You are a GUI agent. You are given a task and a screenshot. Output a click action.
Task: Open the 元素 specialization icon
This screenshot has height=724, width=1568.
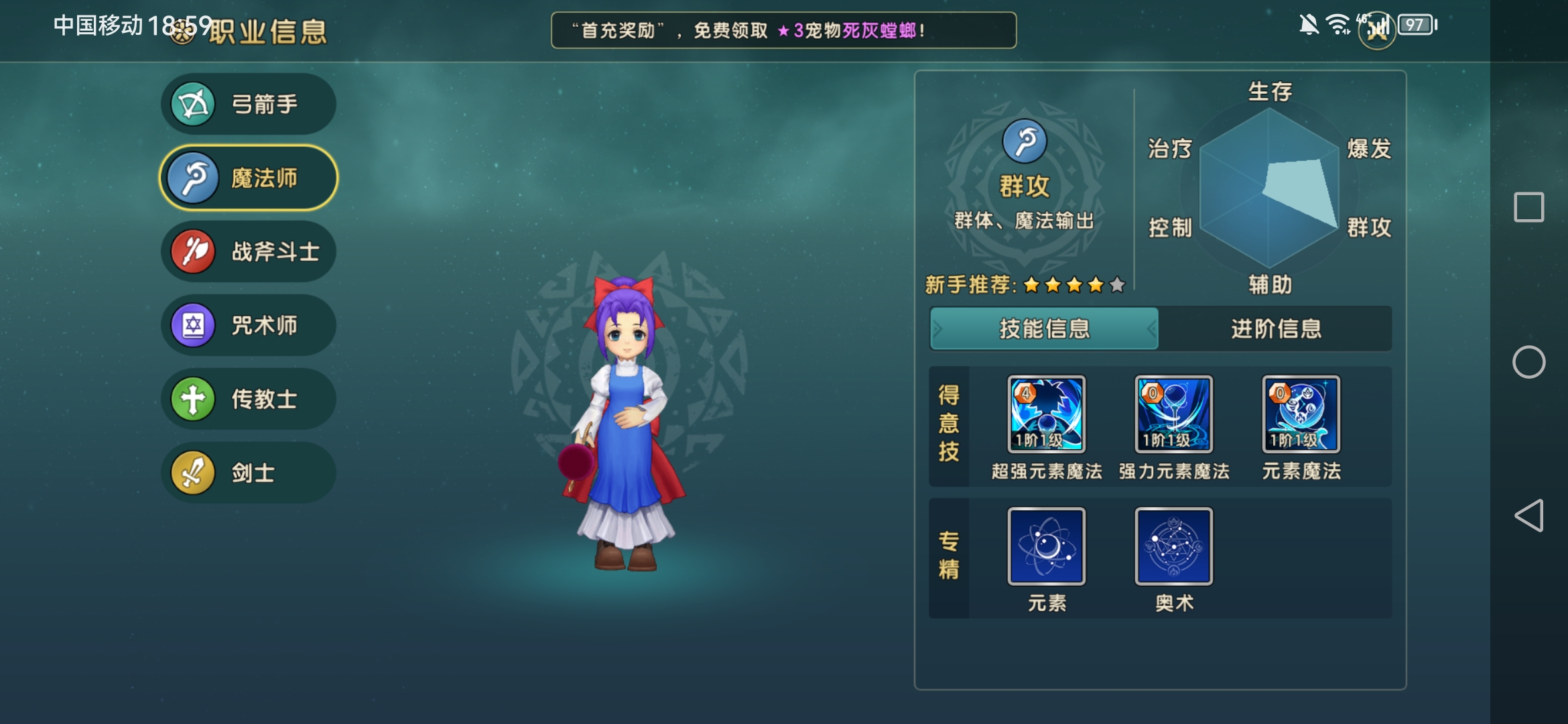click(1045, 546)
